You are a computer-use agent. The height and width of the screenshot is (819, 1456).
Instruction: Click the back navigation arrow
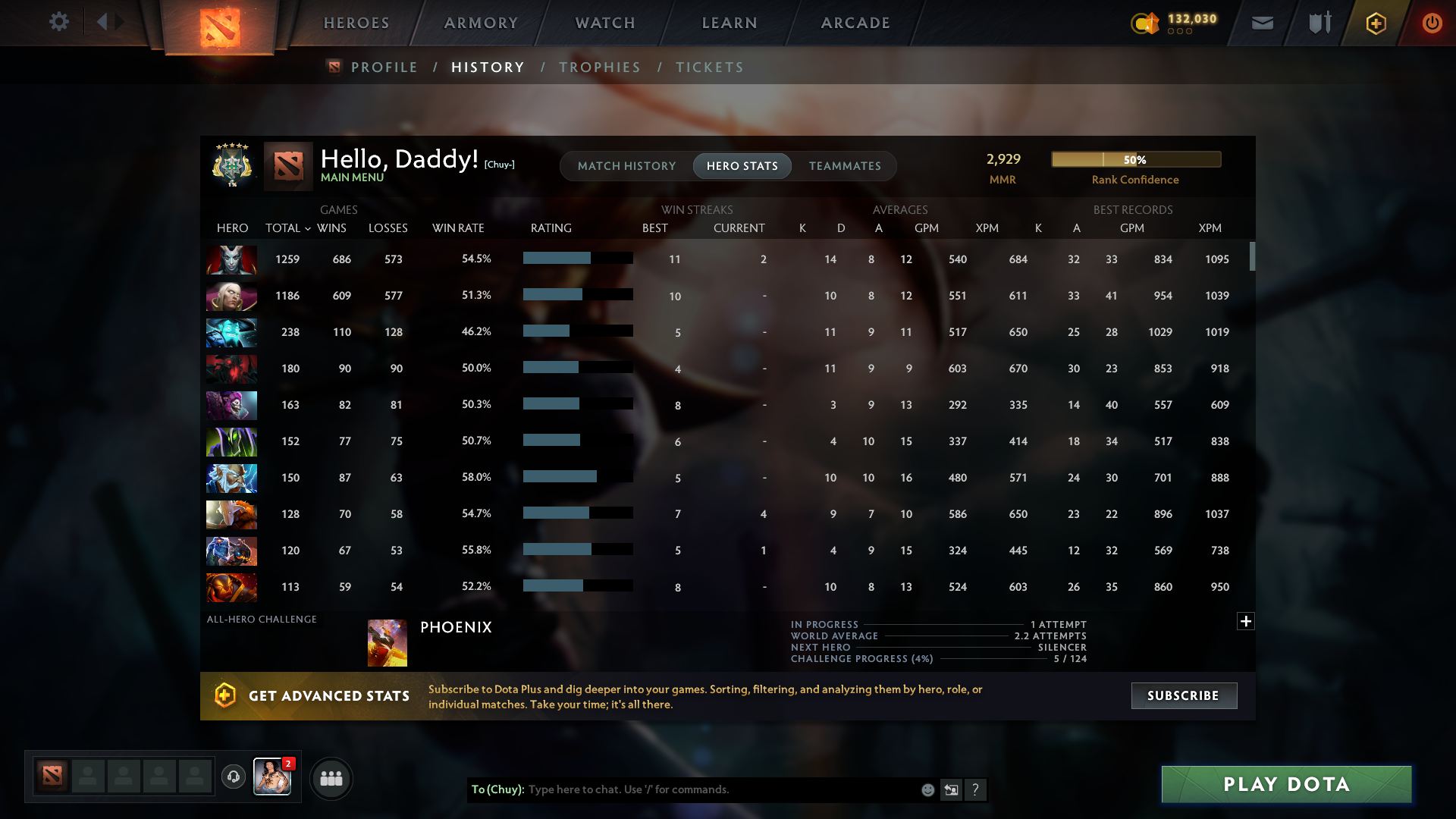[x=102, y=22]
